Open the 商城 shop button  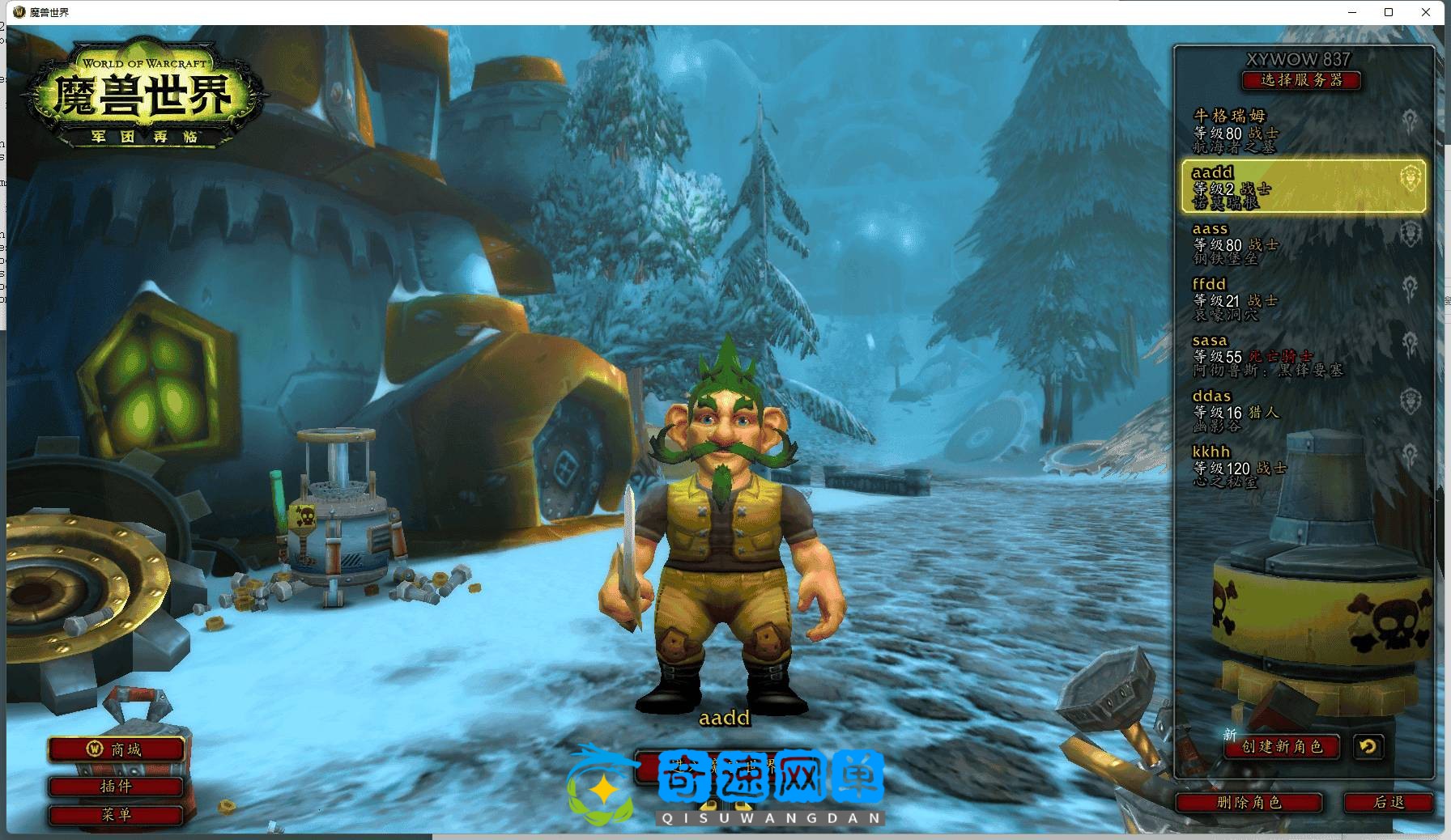click(x=116, y=750)
